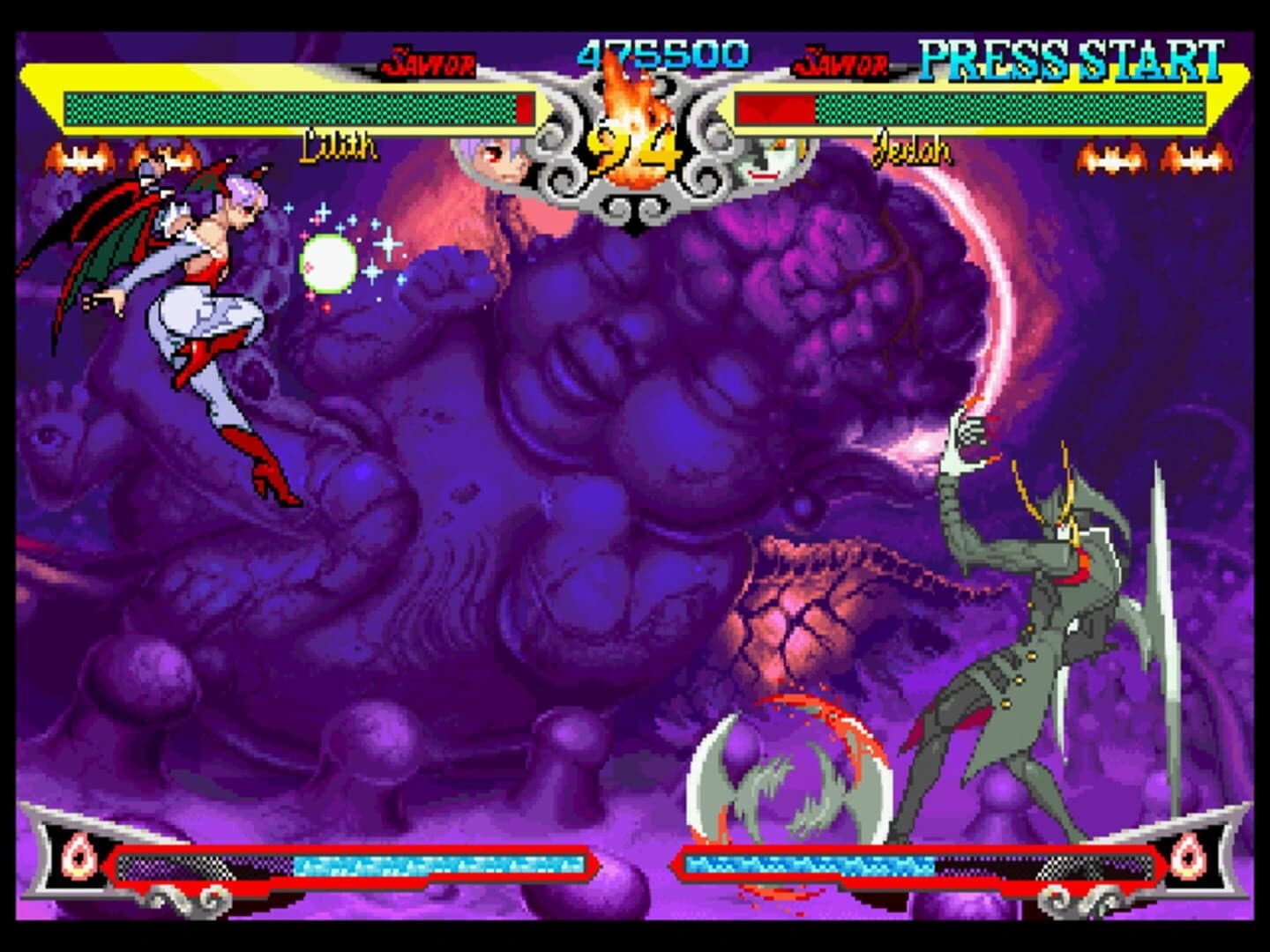The width and height of the screenshot is (1270, 952).
Task: Click the PRESS START prompt
Action: click(1070, 57)
